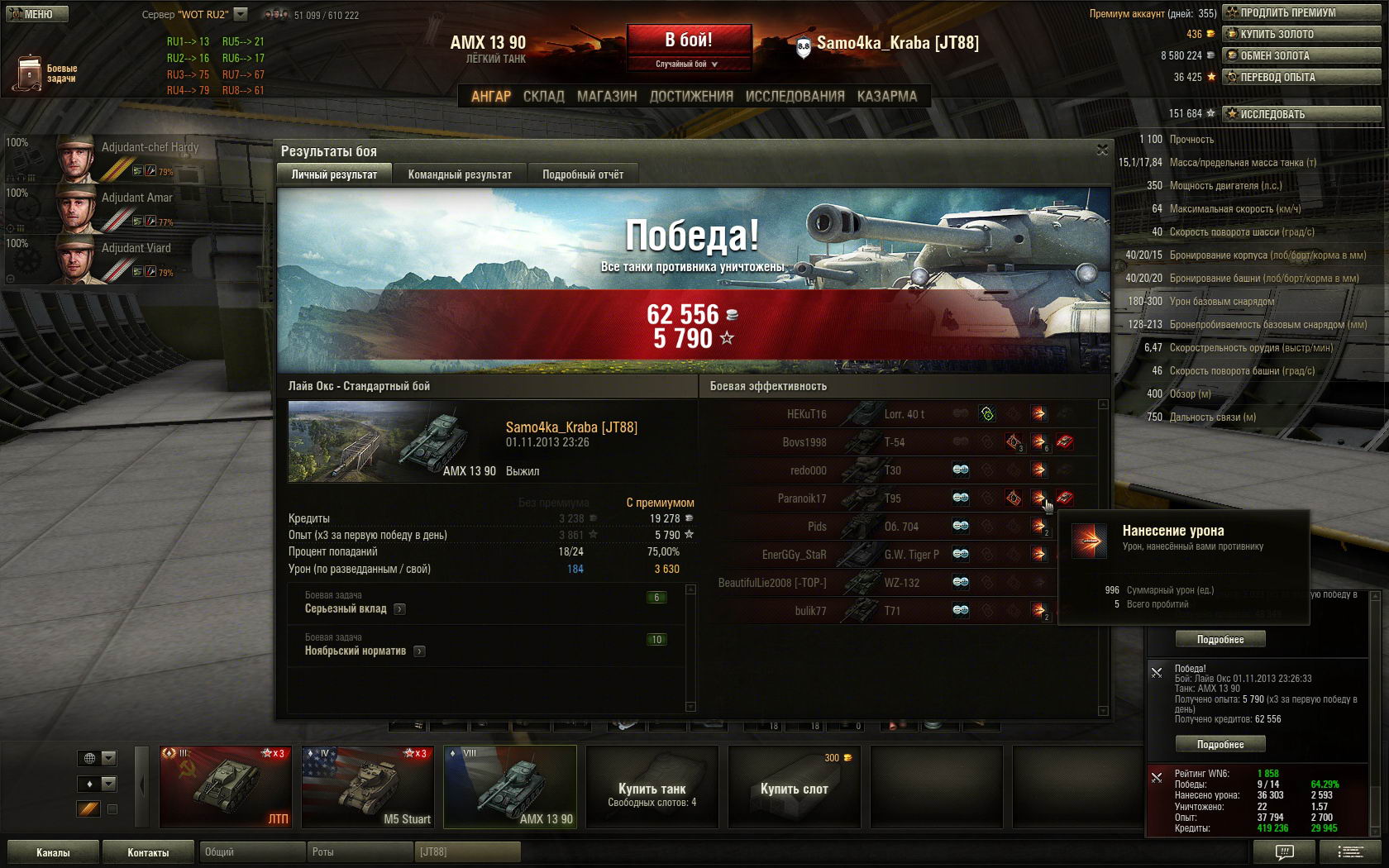Viewport: 1389px width, 868px height.
Task: Expand the Случайный бой battle type dropdown
Action: point(688,64)
